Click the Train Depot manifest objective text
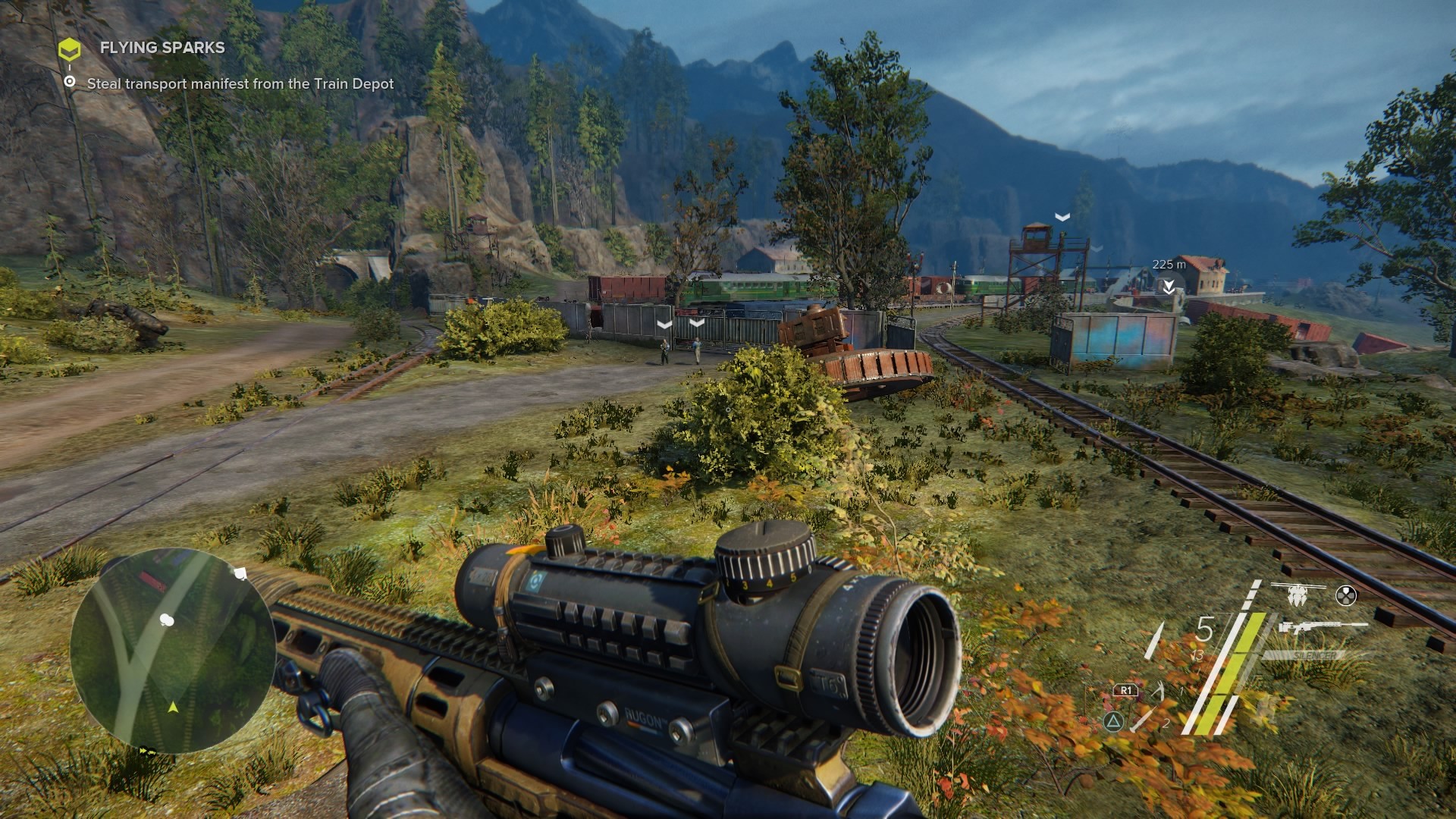The height and width of the screenshot is (819, 1456). (240, 84)
